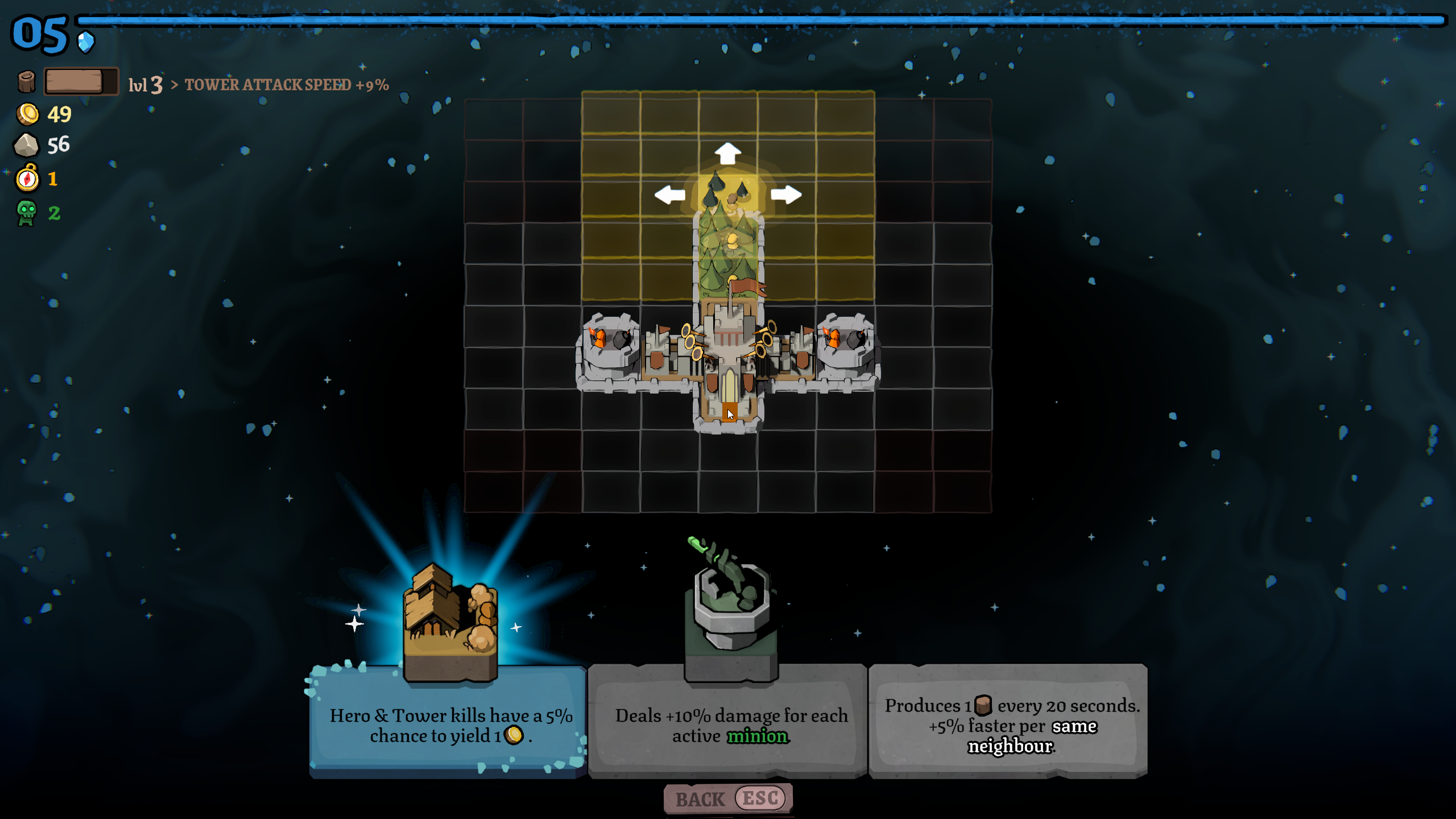Shift tile placement with the left arrow
This screenshot has width=1456, height=819.
pos(669,195)
